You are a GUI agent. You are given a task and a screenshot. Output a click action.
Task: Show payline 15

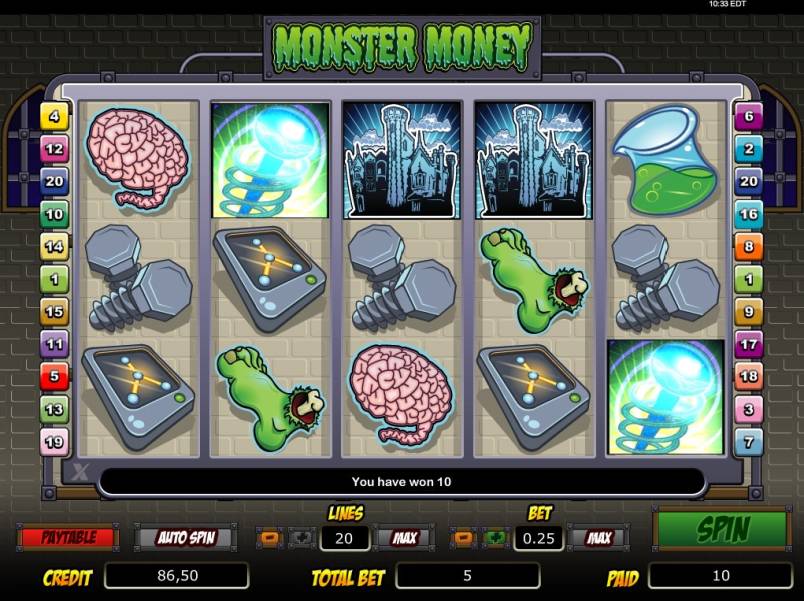point(53,311)
